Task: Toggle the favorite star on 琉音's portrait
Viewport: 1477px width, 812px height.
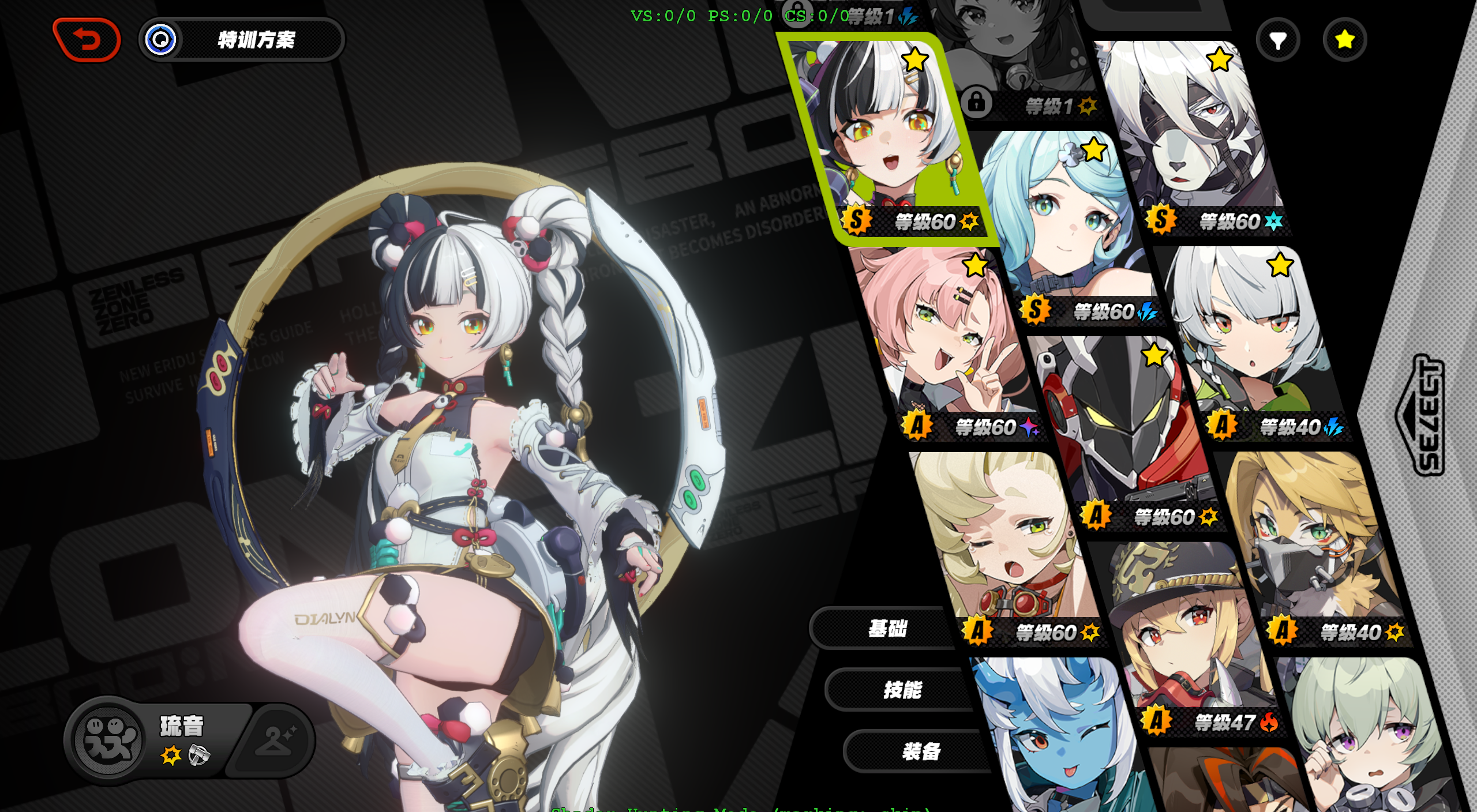Action: 916,58
